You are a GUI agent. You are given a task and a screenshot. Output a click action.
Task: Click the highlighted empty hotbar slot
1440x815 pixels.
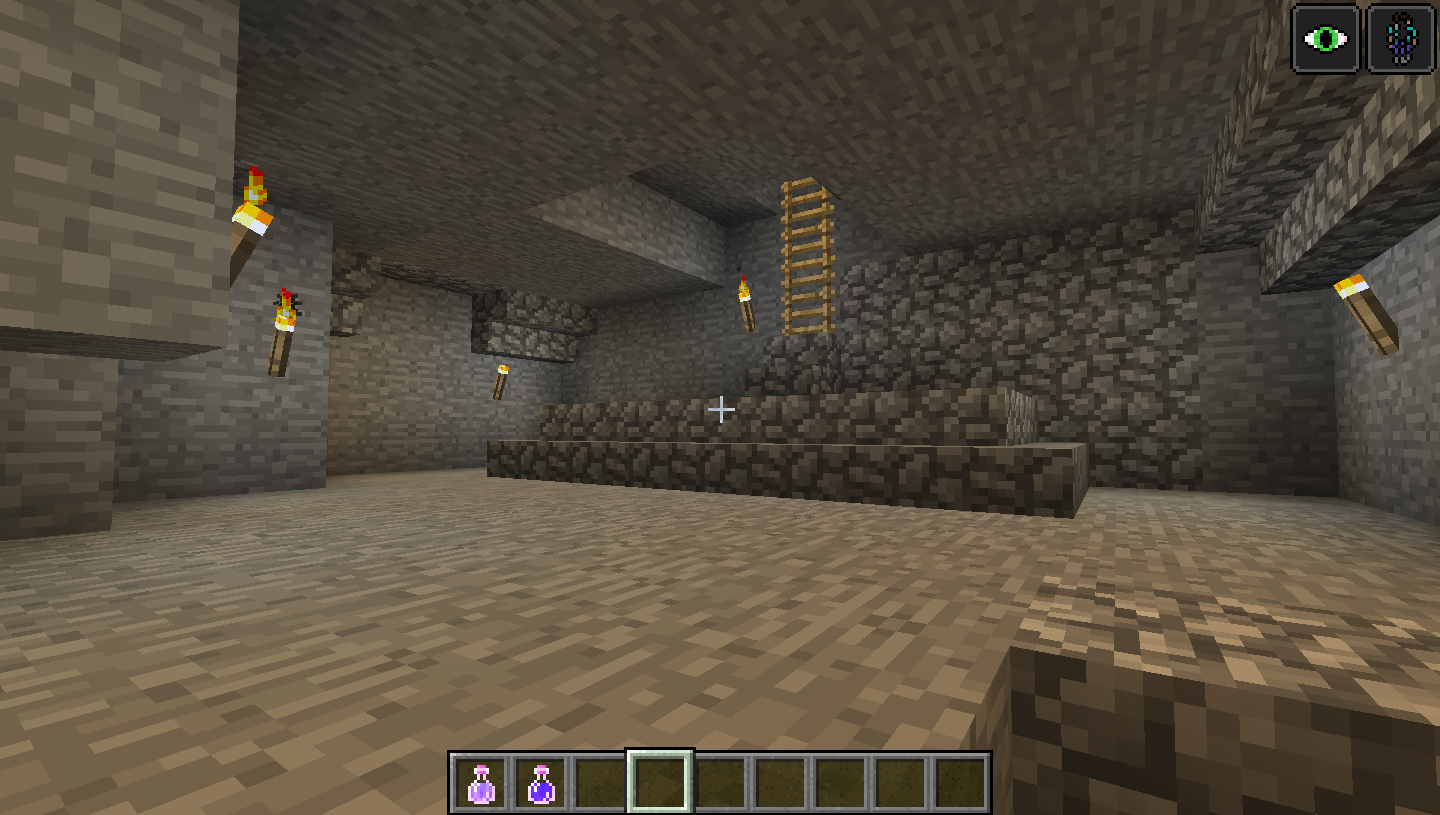click(660, 782)
